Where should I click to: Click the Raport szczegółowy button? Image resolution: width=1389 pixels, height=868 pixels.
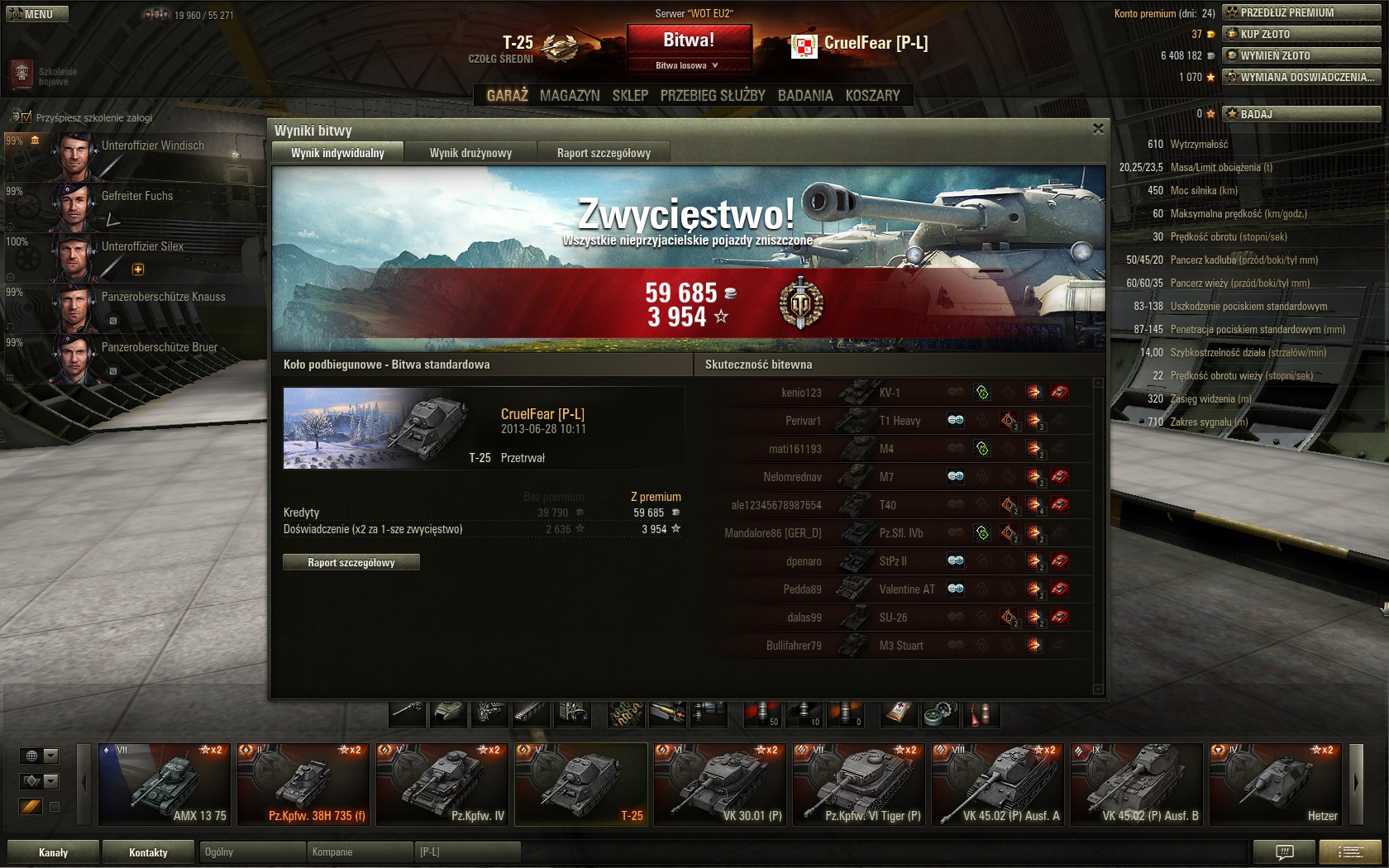click(351, 563)
